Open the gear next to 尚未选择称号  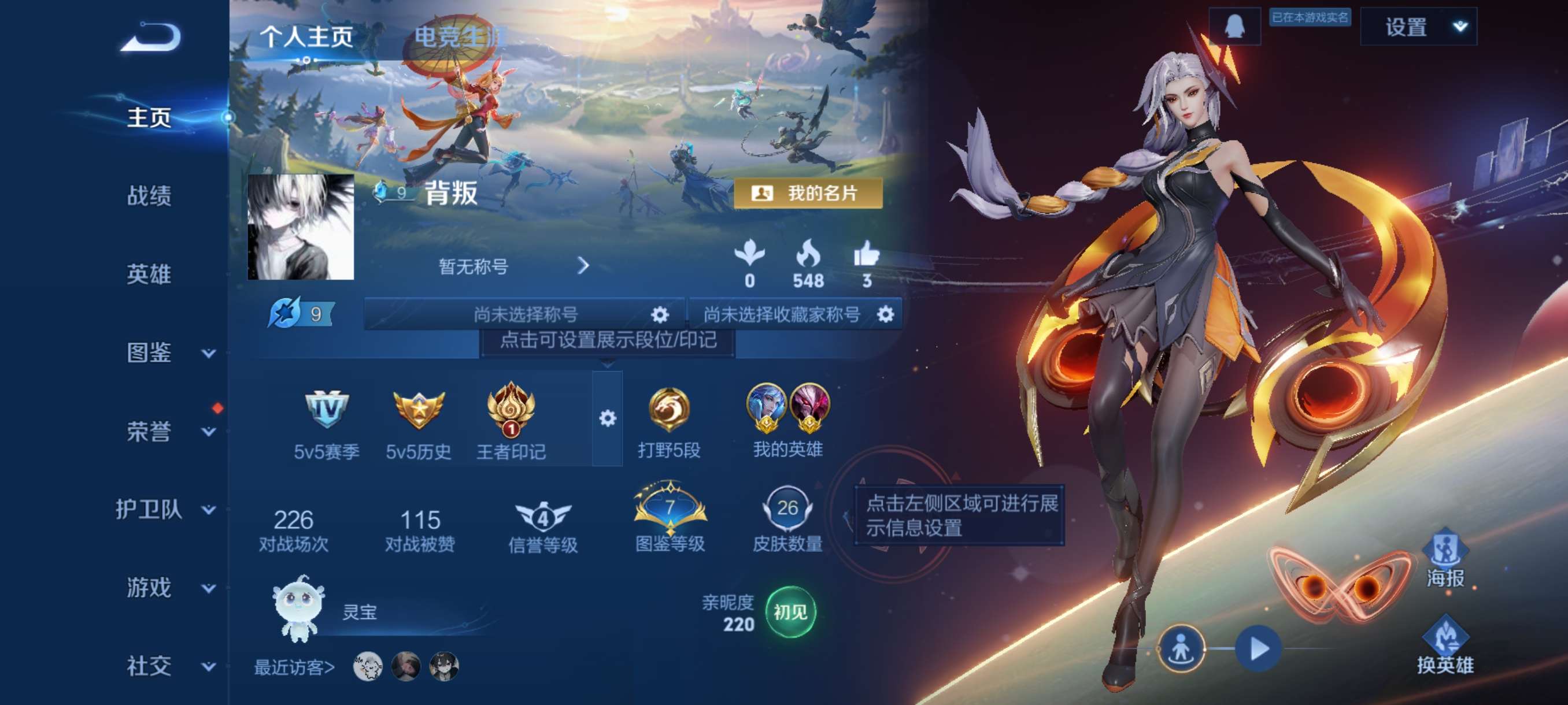(x=660, y=314)
